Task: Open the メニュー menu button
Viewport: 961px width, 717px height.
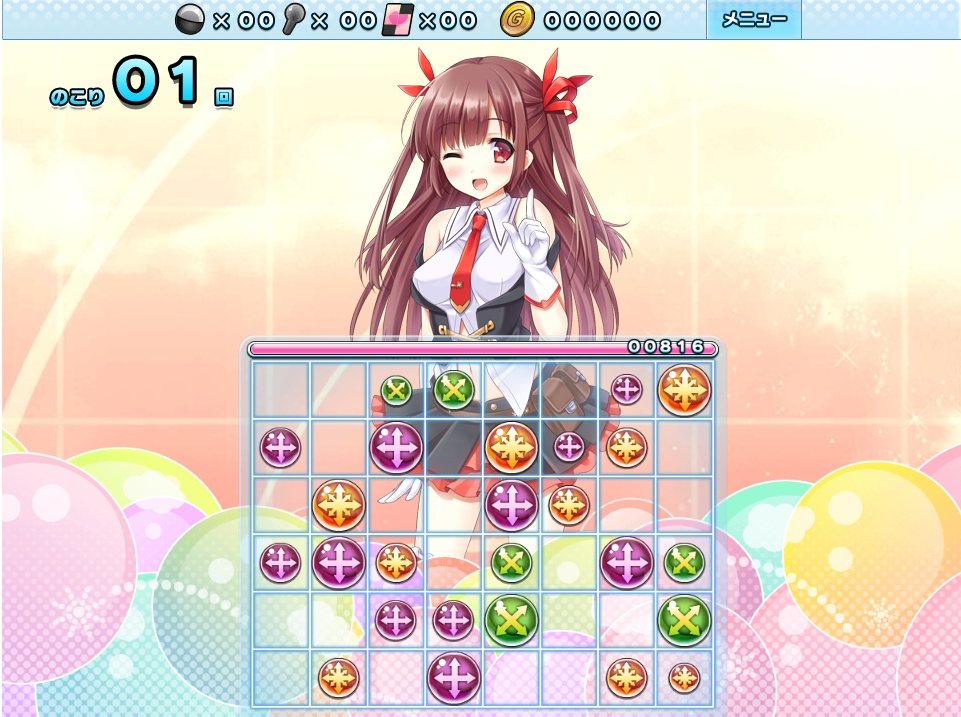Action: pos(754,20)
